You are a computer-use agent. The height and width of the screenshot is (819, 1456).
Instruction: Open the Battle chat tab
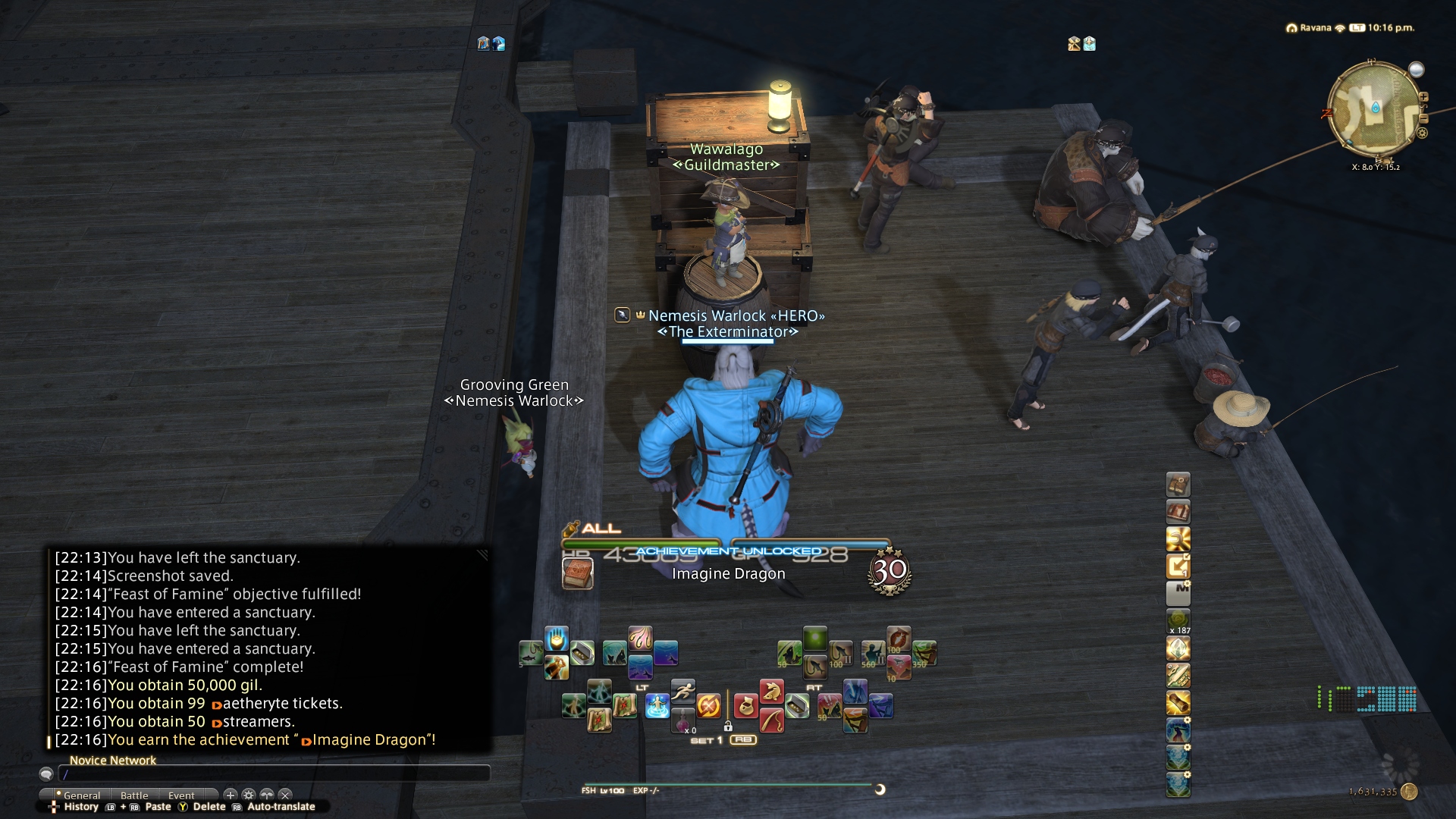[x=134, y=795]
